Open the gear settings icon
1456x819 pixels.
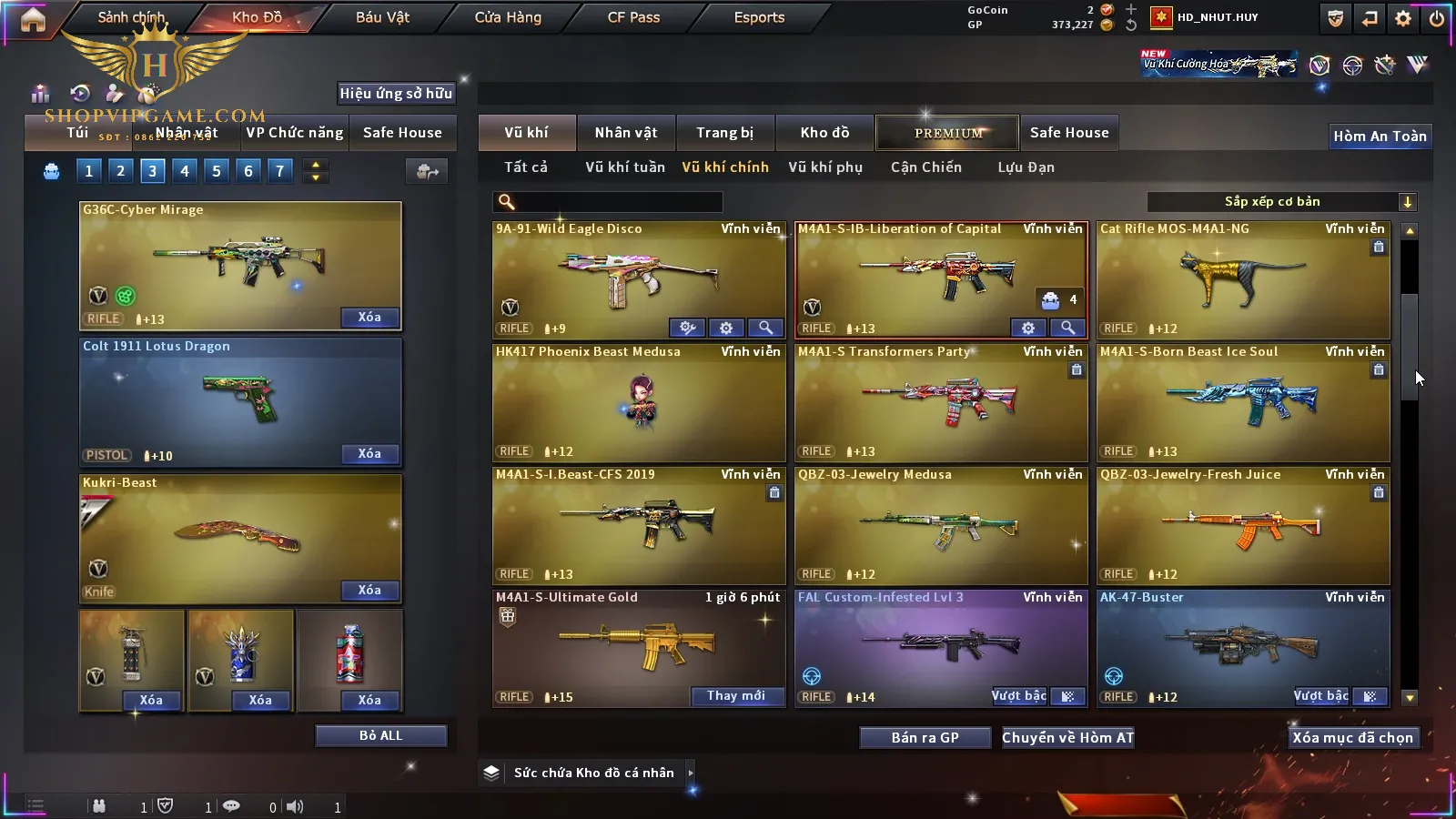[1403, 18]
